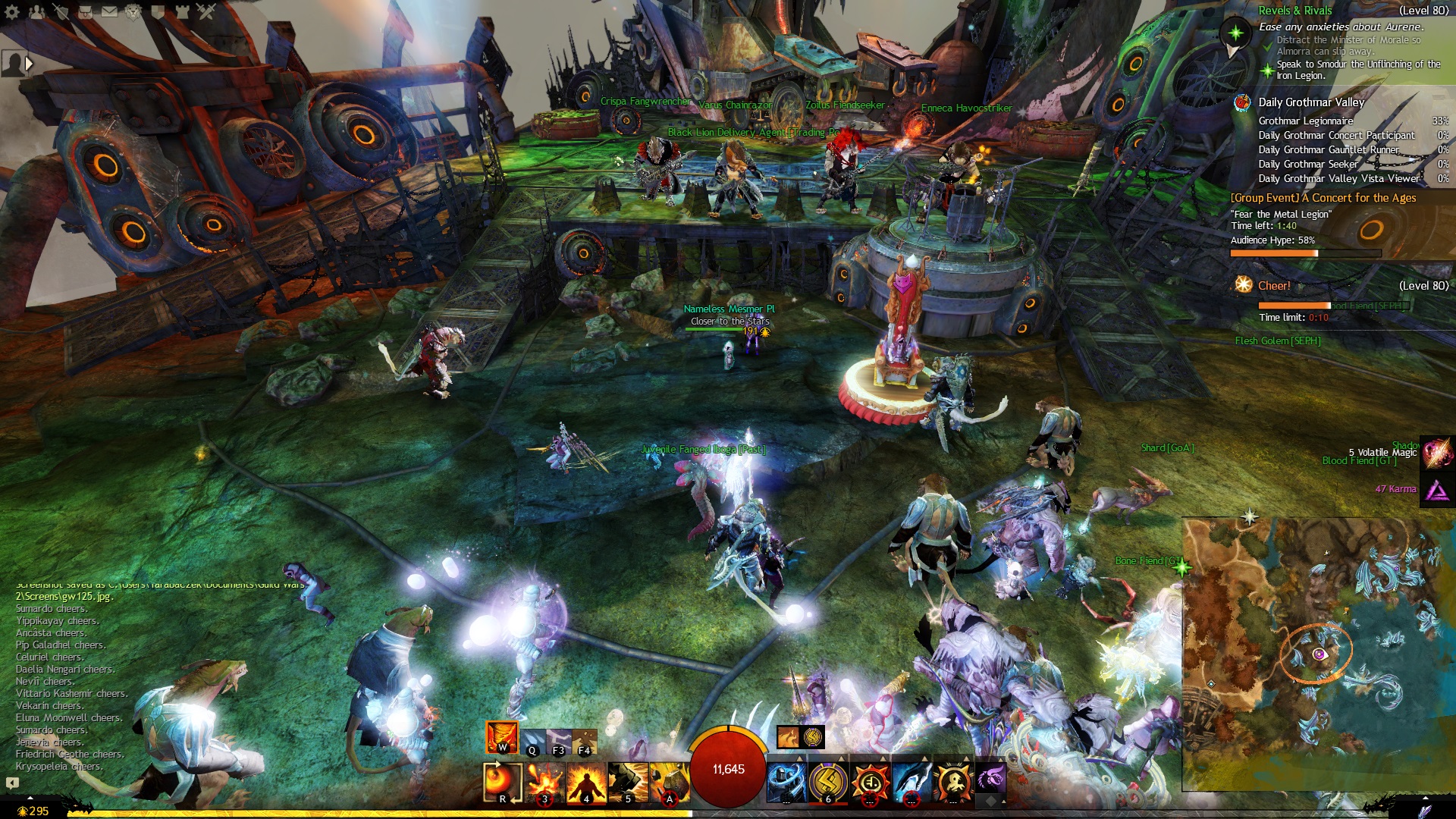Image resolution: width=1456 pixels, height=819 pixels.
Task: Open the Black Lion lion-head icon
Action: (133, 11)
